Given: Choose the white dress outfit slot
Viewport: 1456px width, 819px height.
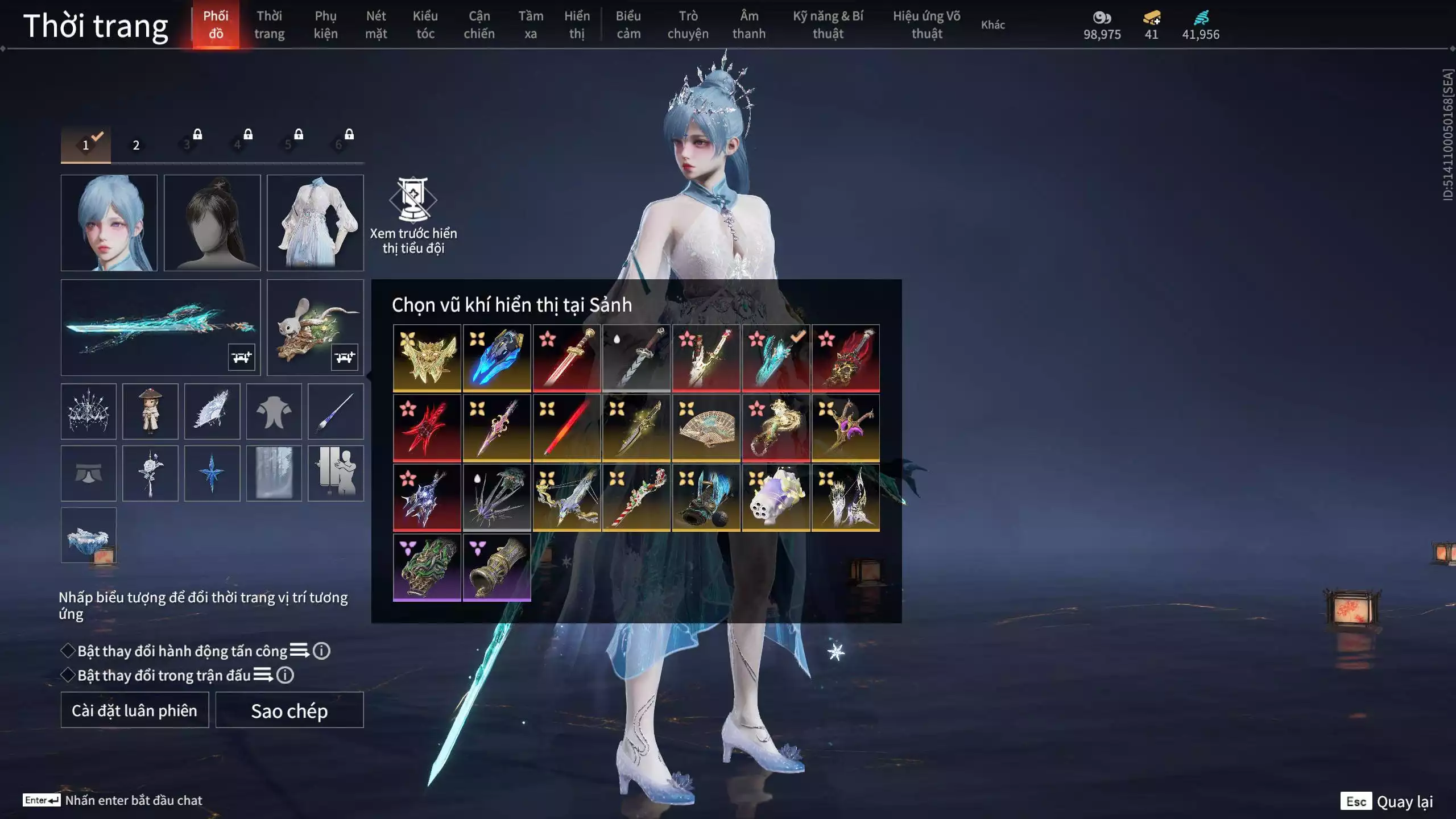Looking at the screenshot, I should pos(315,223).
